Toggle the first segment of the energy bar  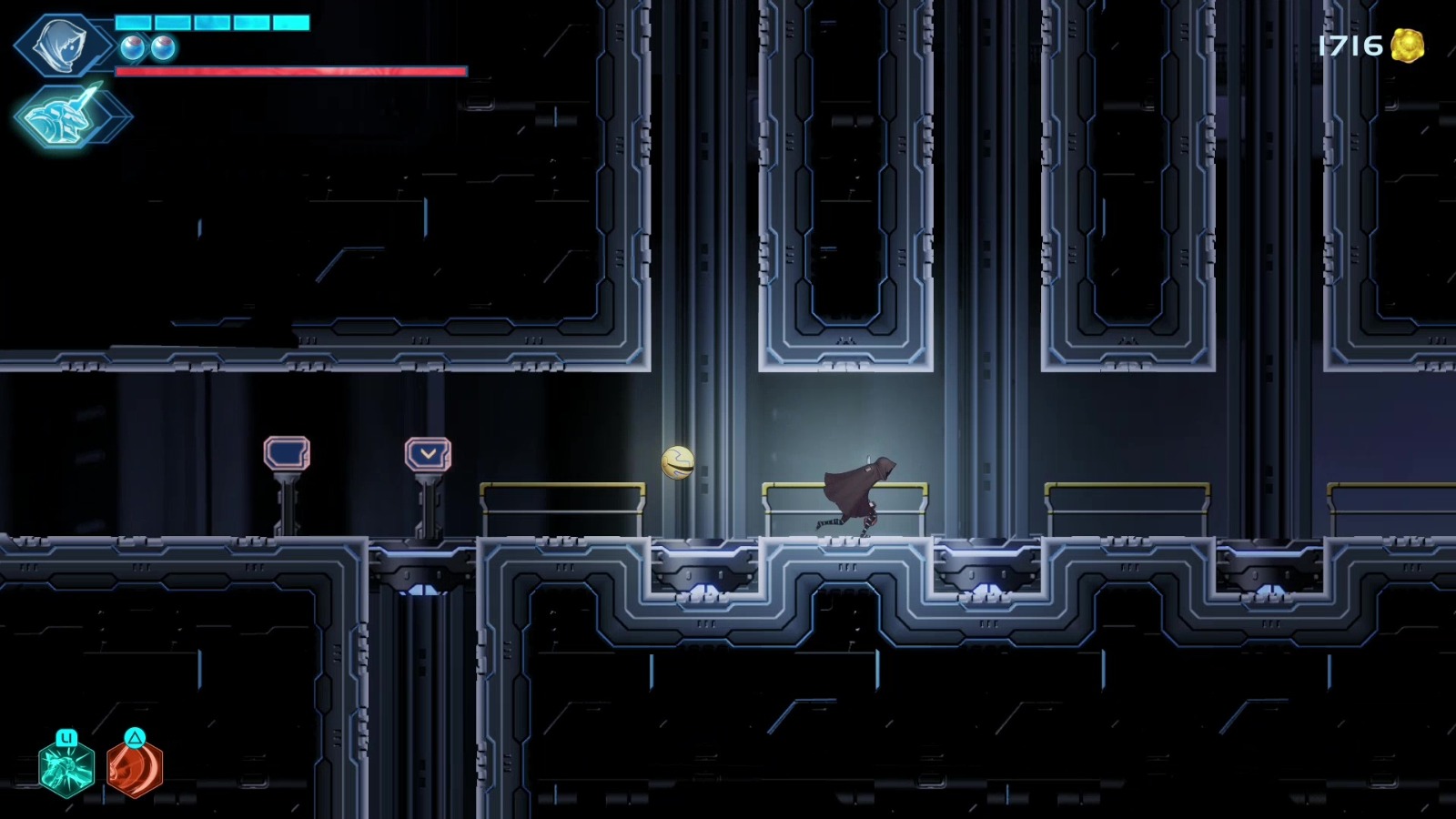tap(133, 22)
